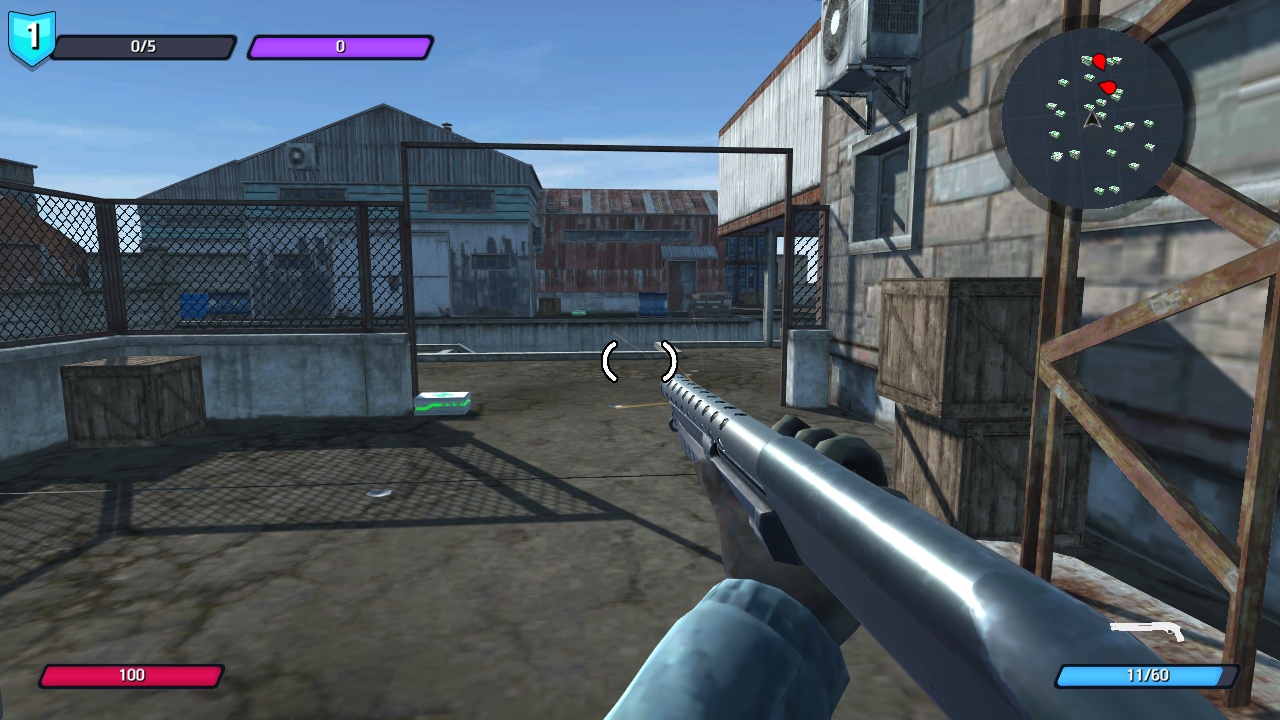Click the topmost red marker on the minimap
This screenshot has width=1280, height=720.
click(1099, 60)
